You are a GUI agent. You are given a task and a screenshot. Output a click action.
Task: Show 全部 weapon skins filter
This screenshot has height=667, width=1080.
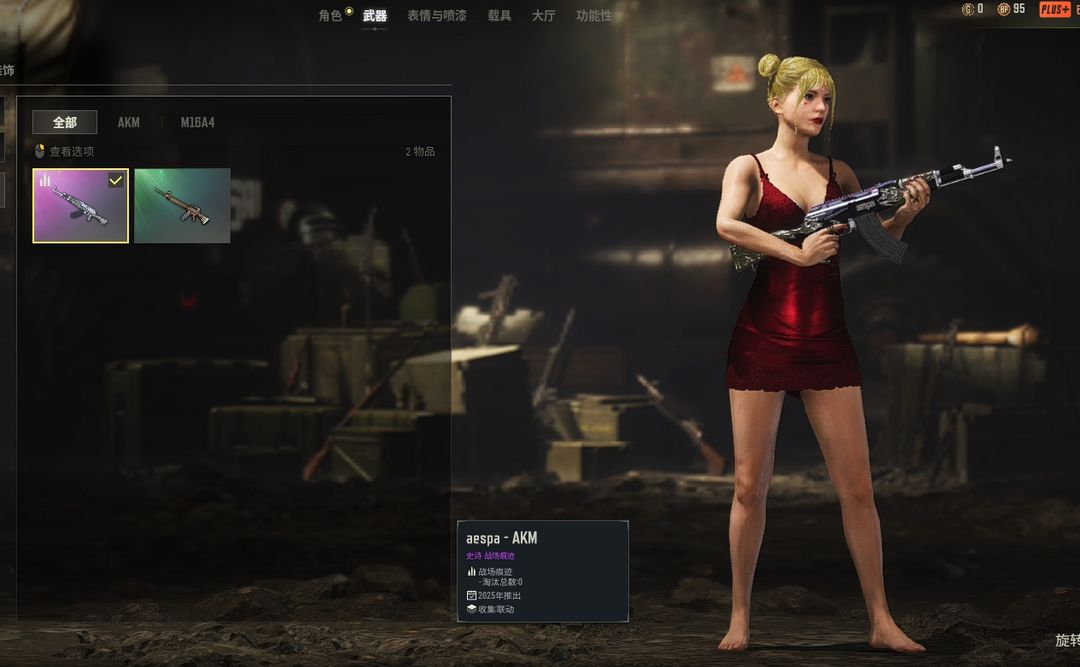click(65, 122)
